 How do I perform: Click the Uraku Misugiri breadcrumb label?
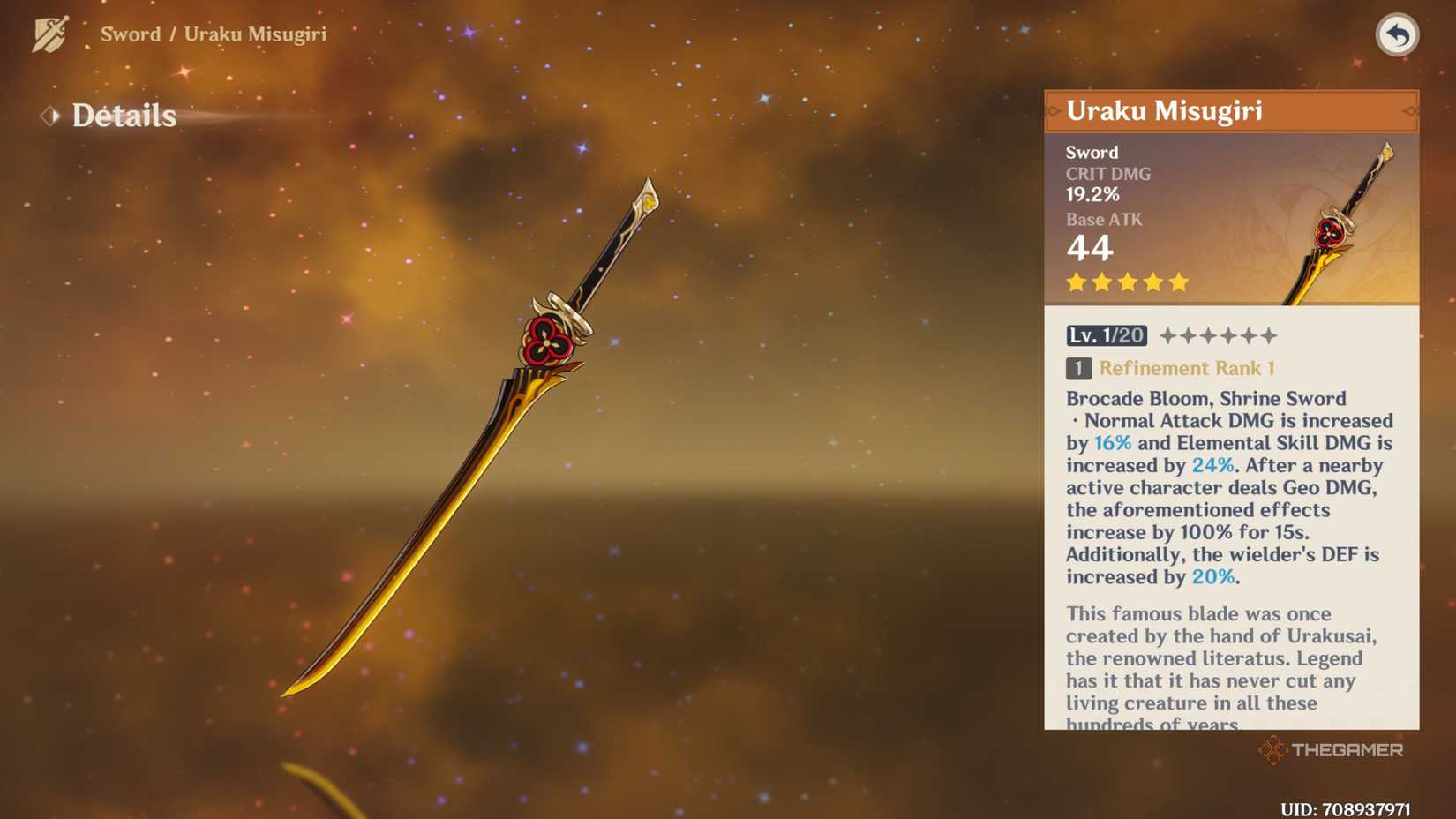256,34
